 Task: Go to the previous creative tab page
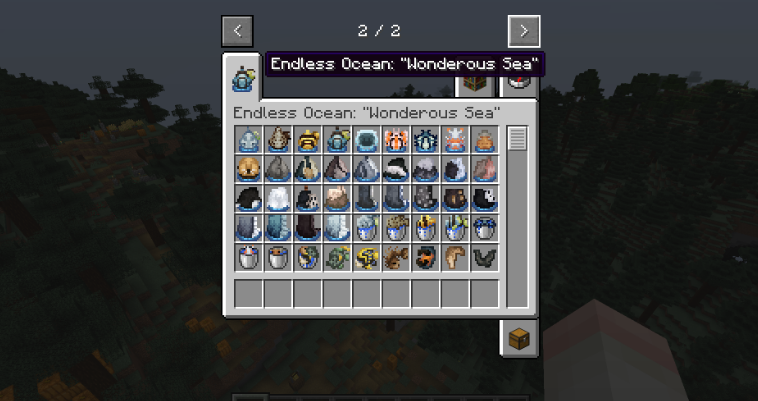coord(237,30)
